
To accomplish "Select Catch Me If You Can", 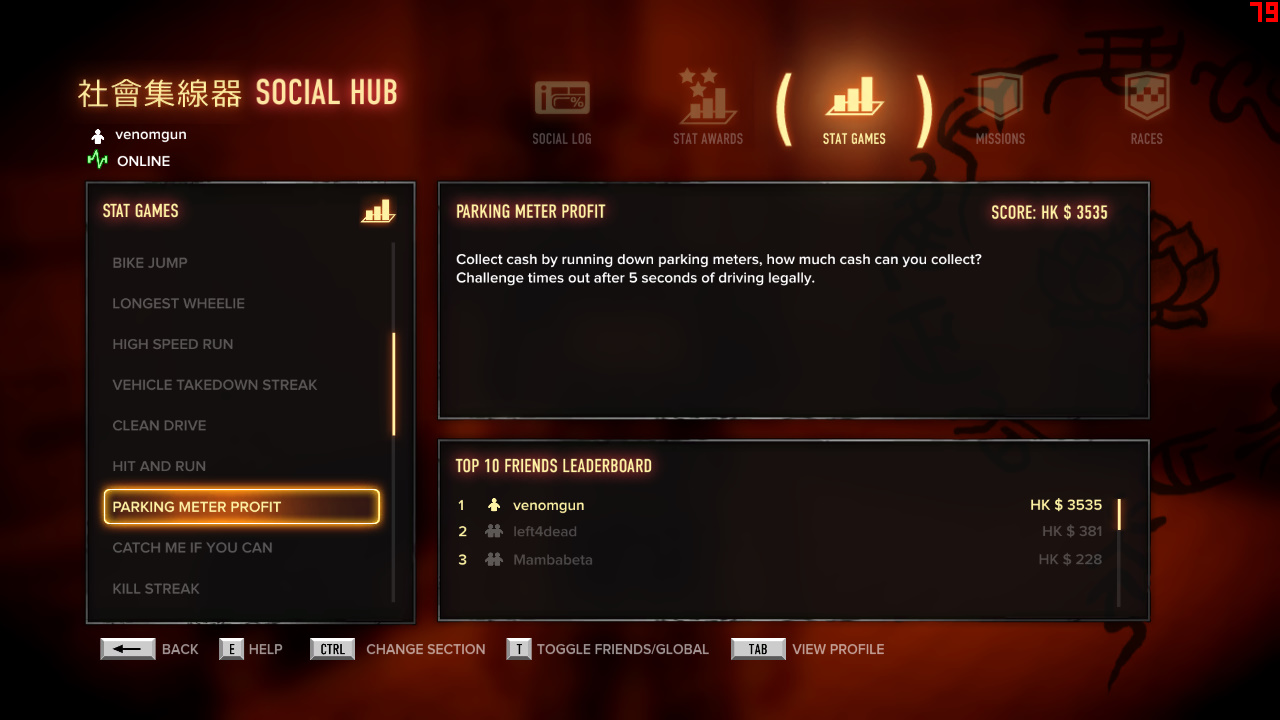I will (192, 548).
